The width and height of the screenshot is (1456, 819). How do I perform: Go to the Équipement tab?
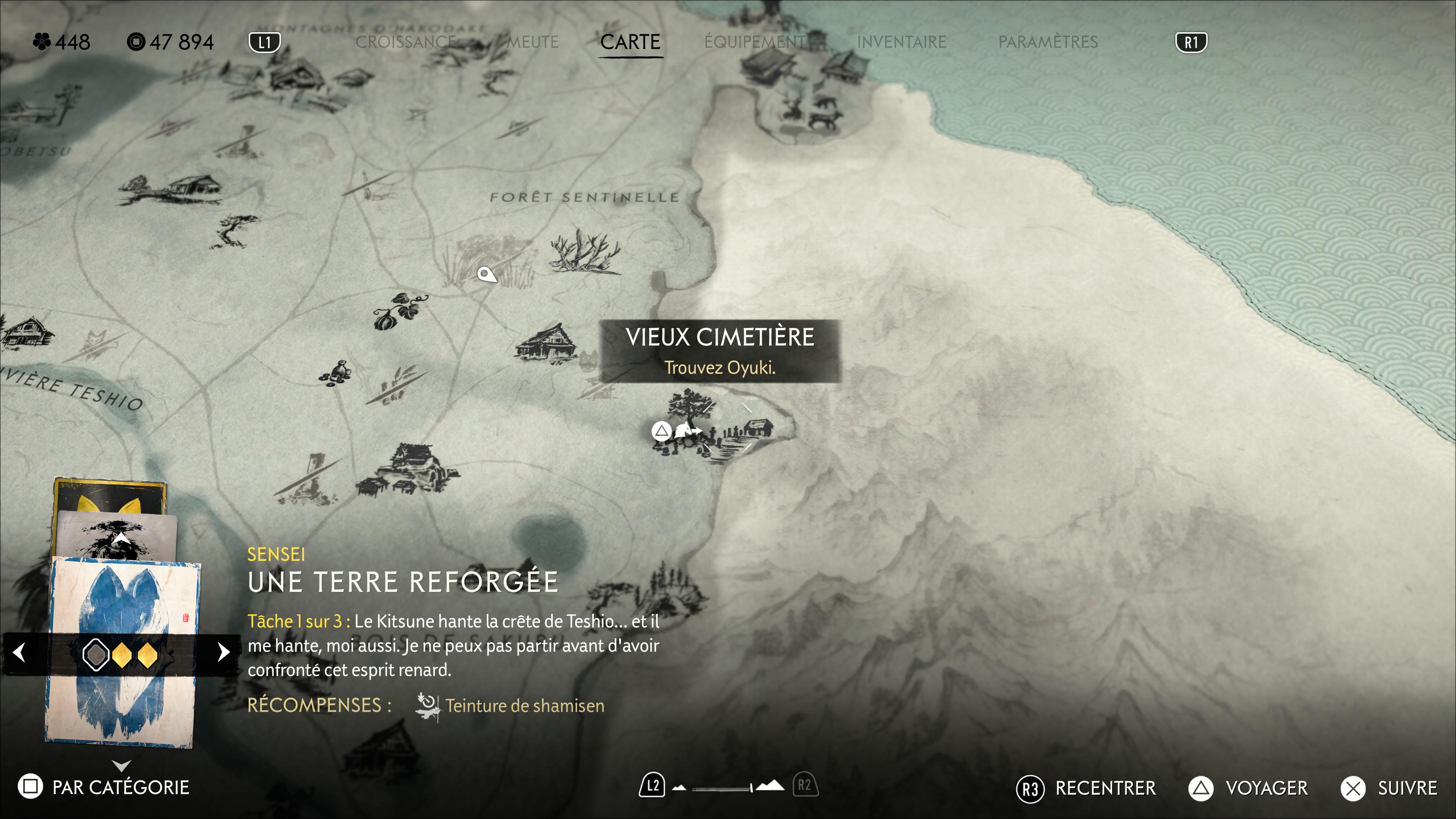pos(756,42)
